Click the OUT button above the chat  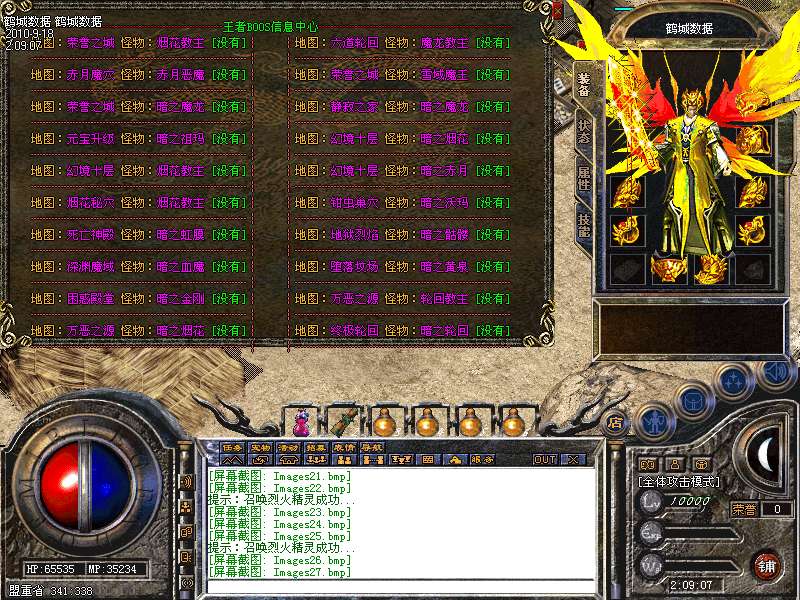click(544, 460)
